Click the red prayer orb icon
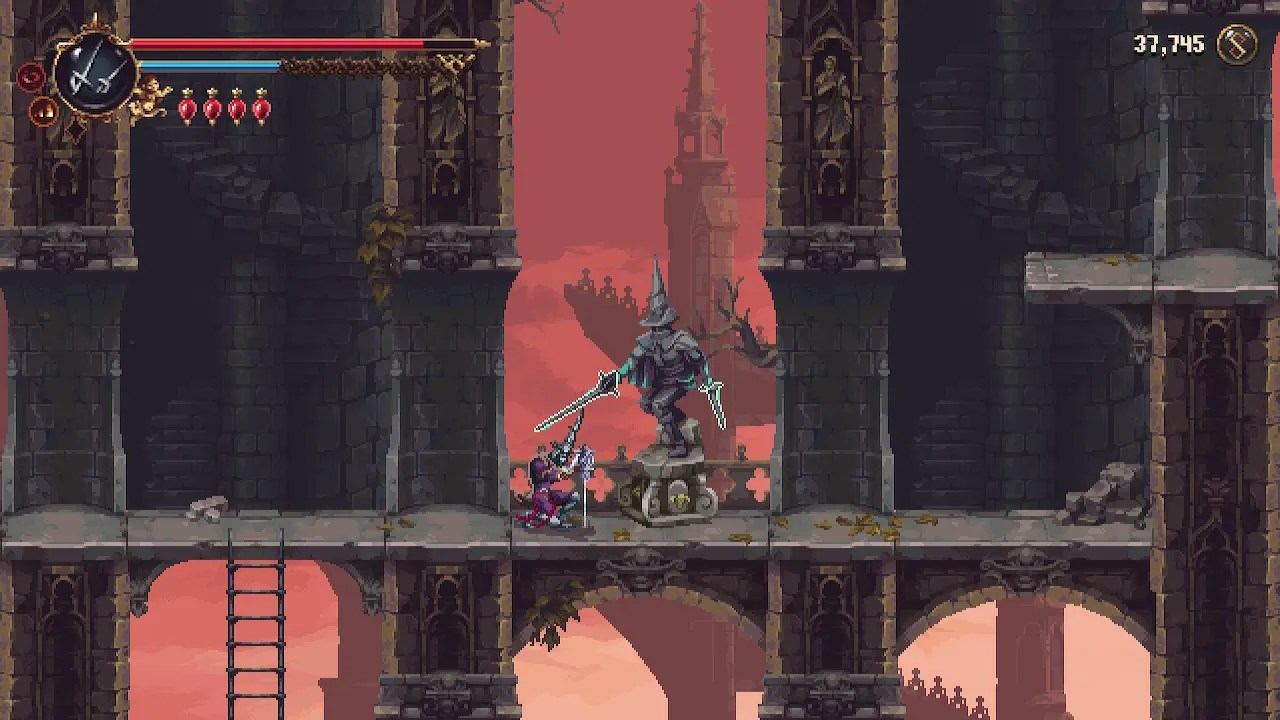 30,77
